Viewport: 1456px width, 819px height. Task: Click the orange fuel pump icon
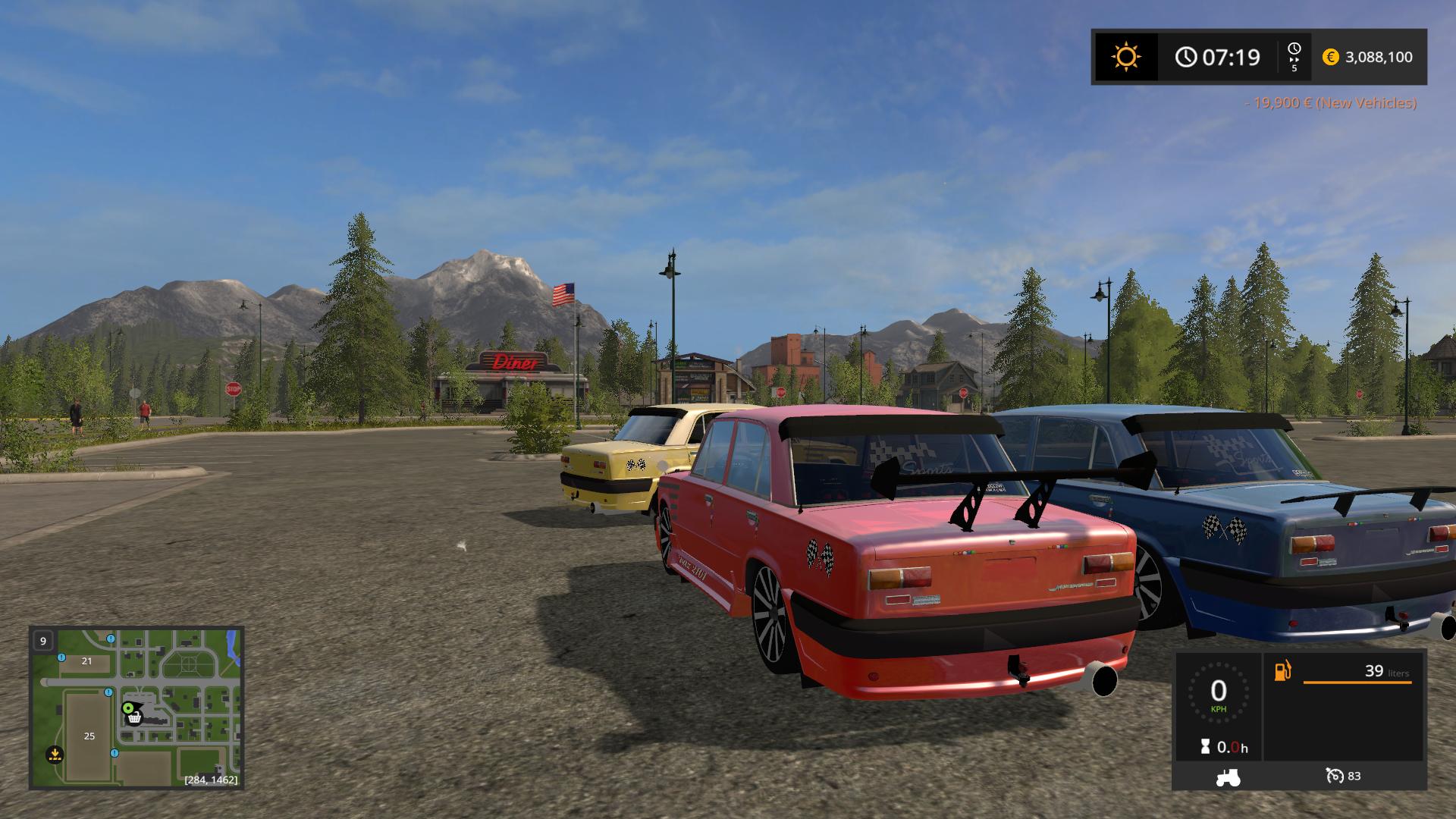(1282, 671)
